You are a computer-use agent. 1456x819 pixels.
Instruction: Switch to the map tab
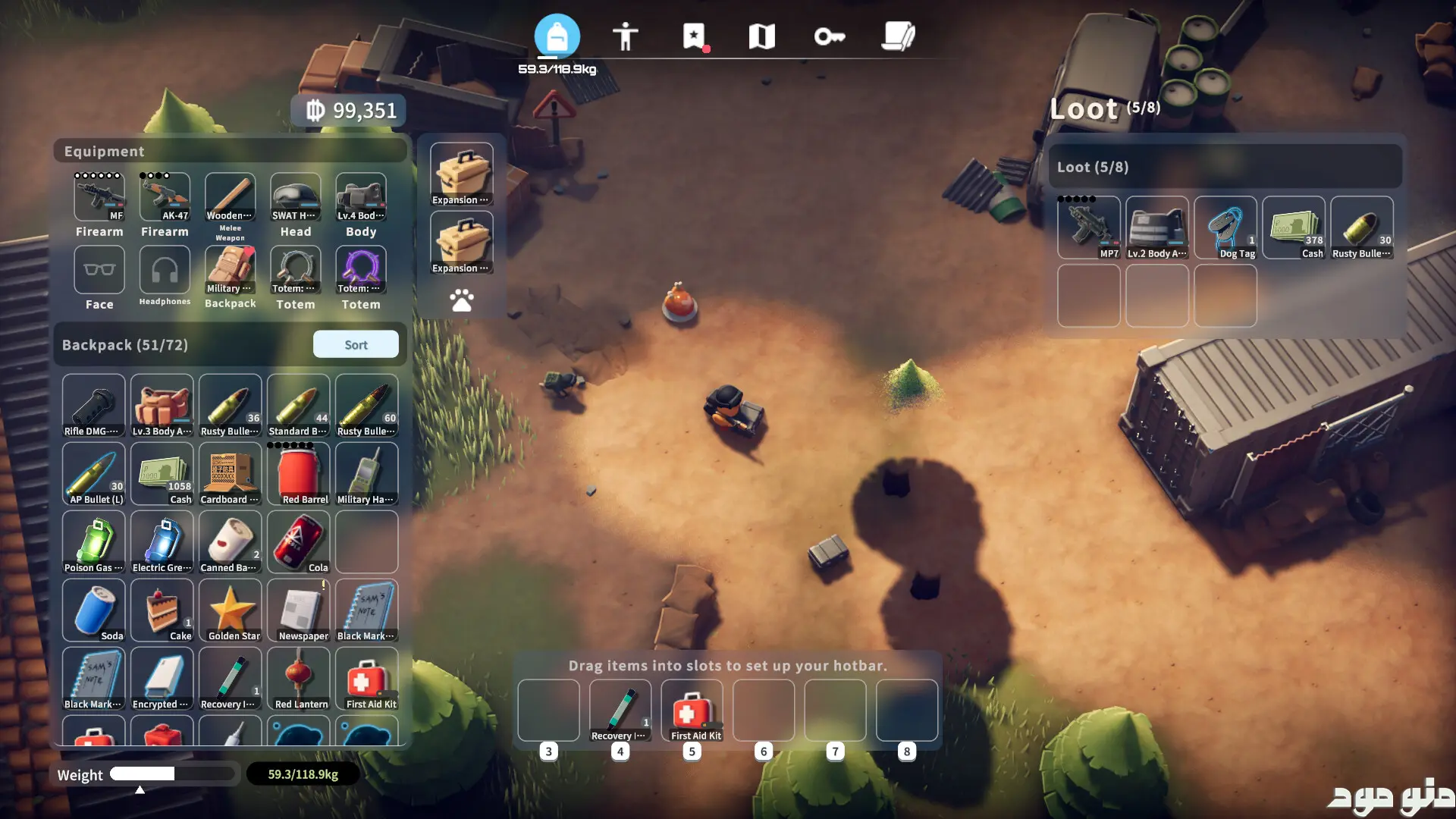[761, 36]
